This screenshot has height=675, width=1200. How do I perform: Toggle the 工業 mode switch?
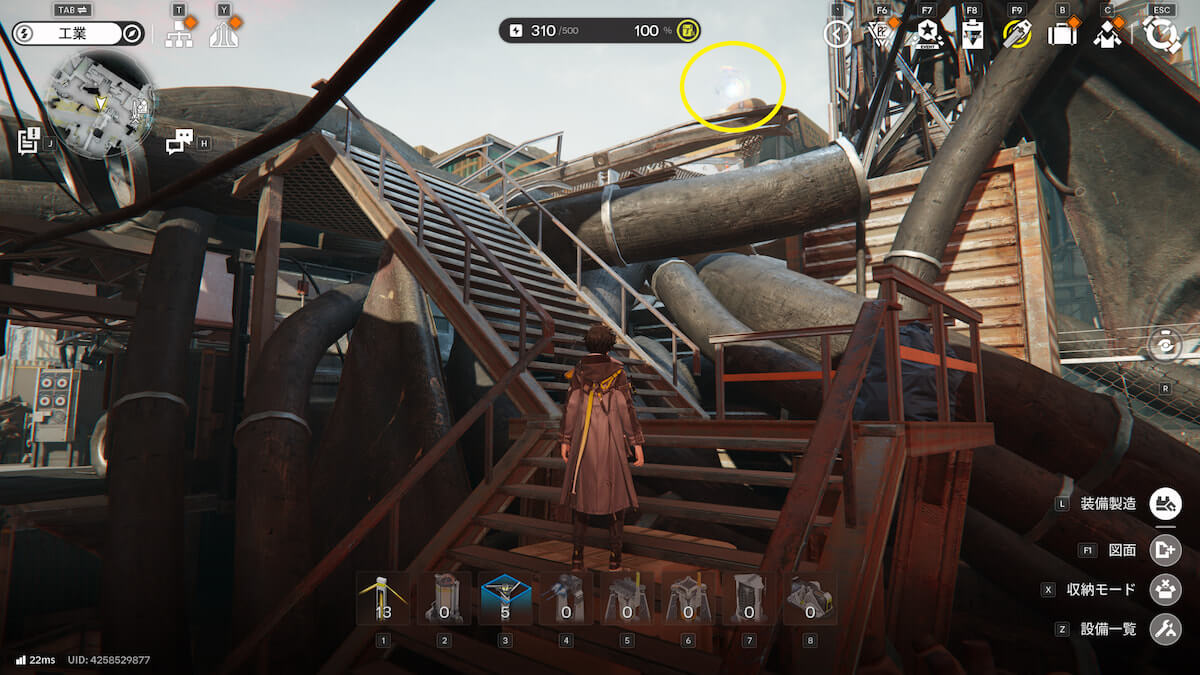[x=78, y=34]
